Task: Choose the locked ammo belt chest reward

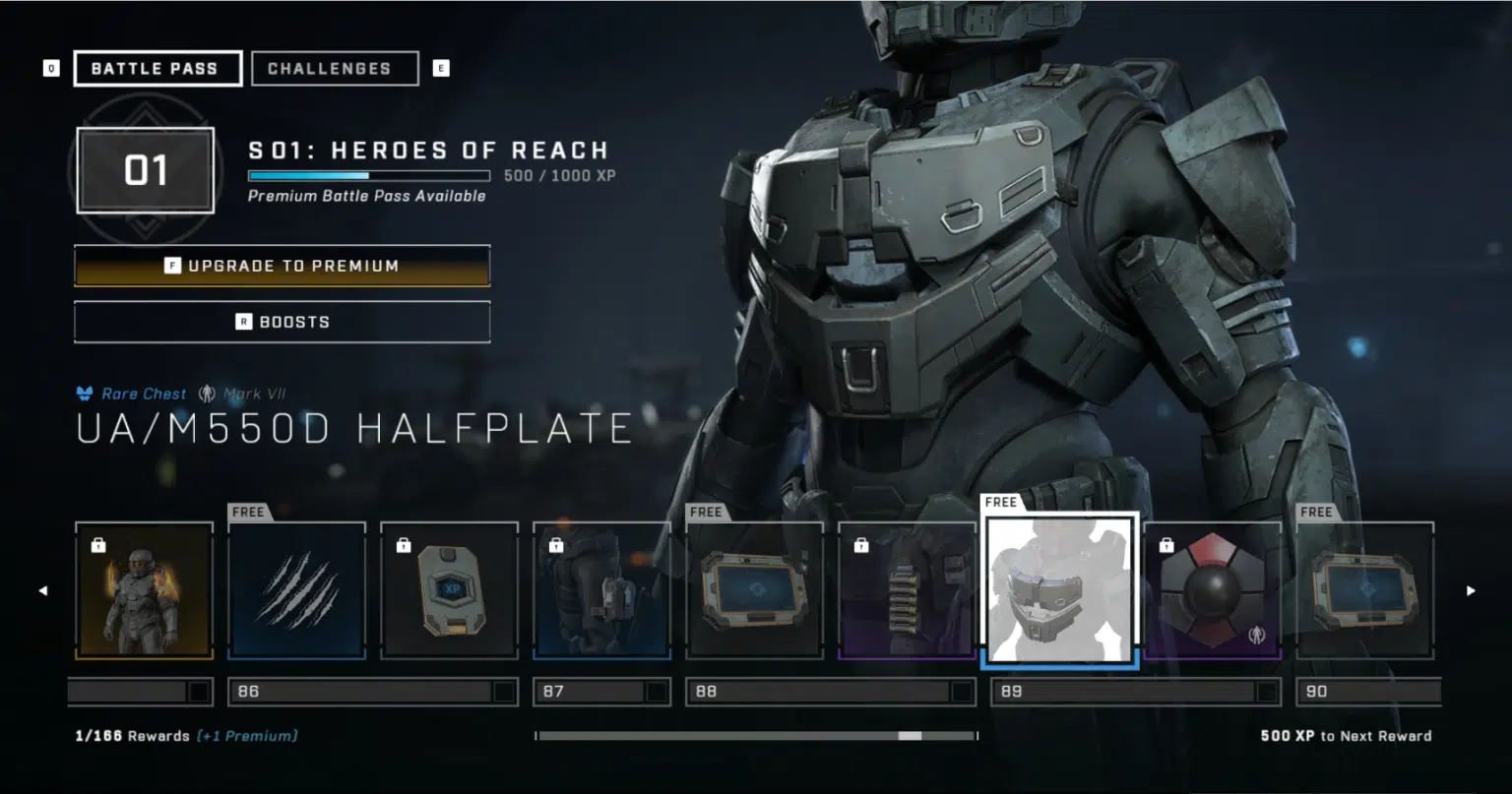Action: pos(907,590)
